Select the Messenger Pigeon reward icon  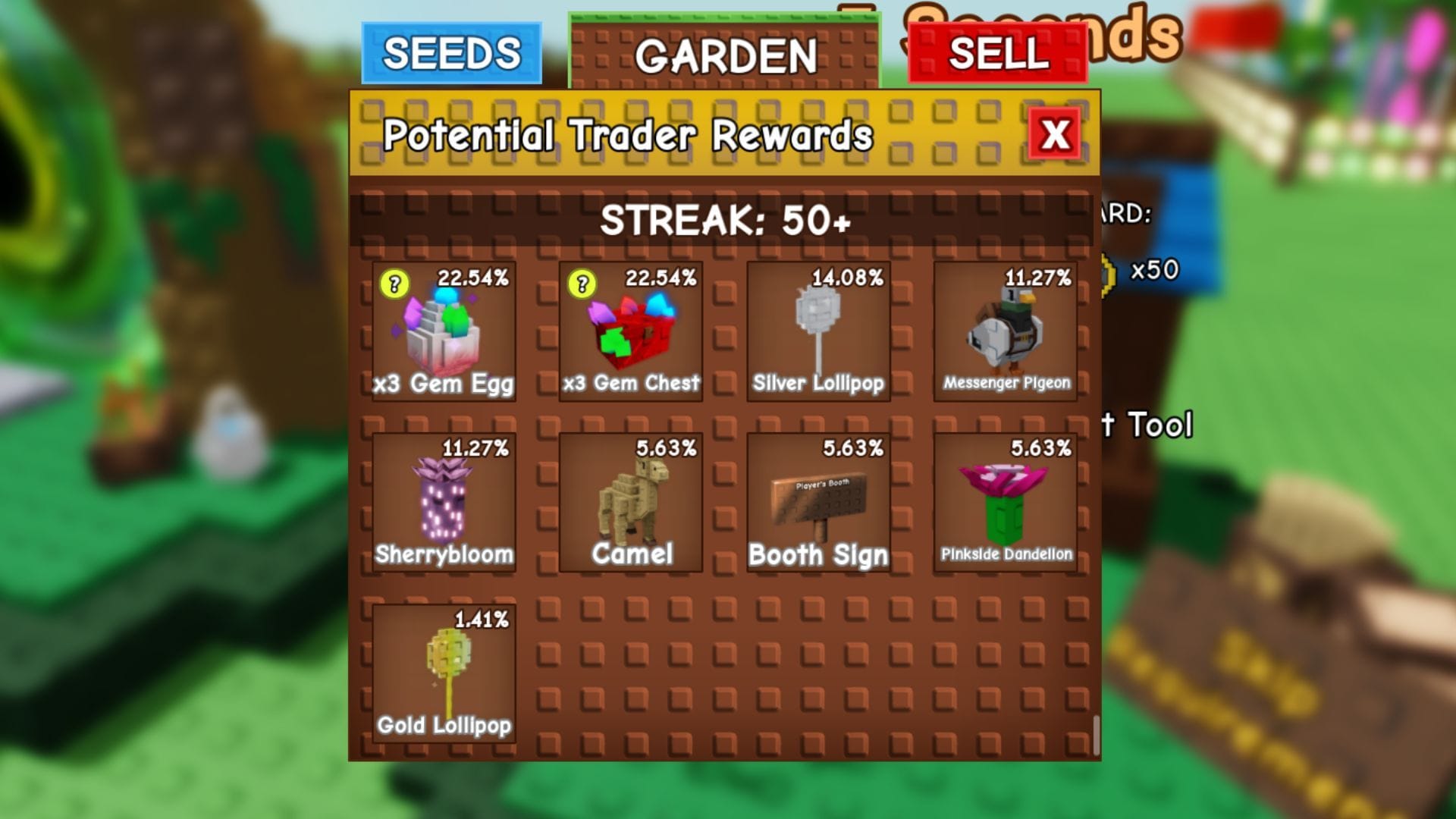(1005, 330)
